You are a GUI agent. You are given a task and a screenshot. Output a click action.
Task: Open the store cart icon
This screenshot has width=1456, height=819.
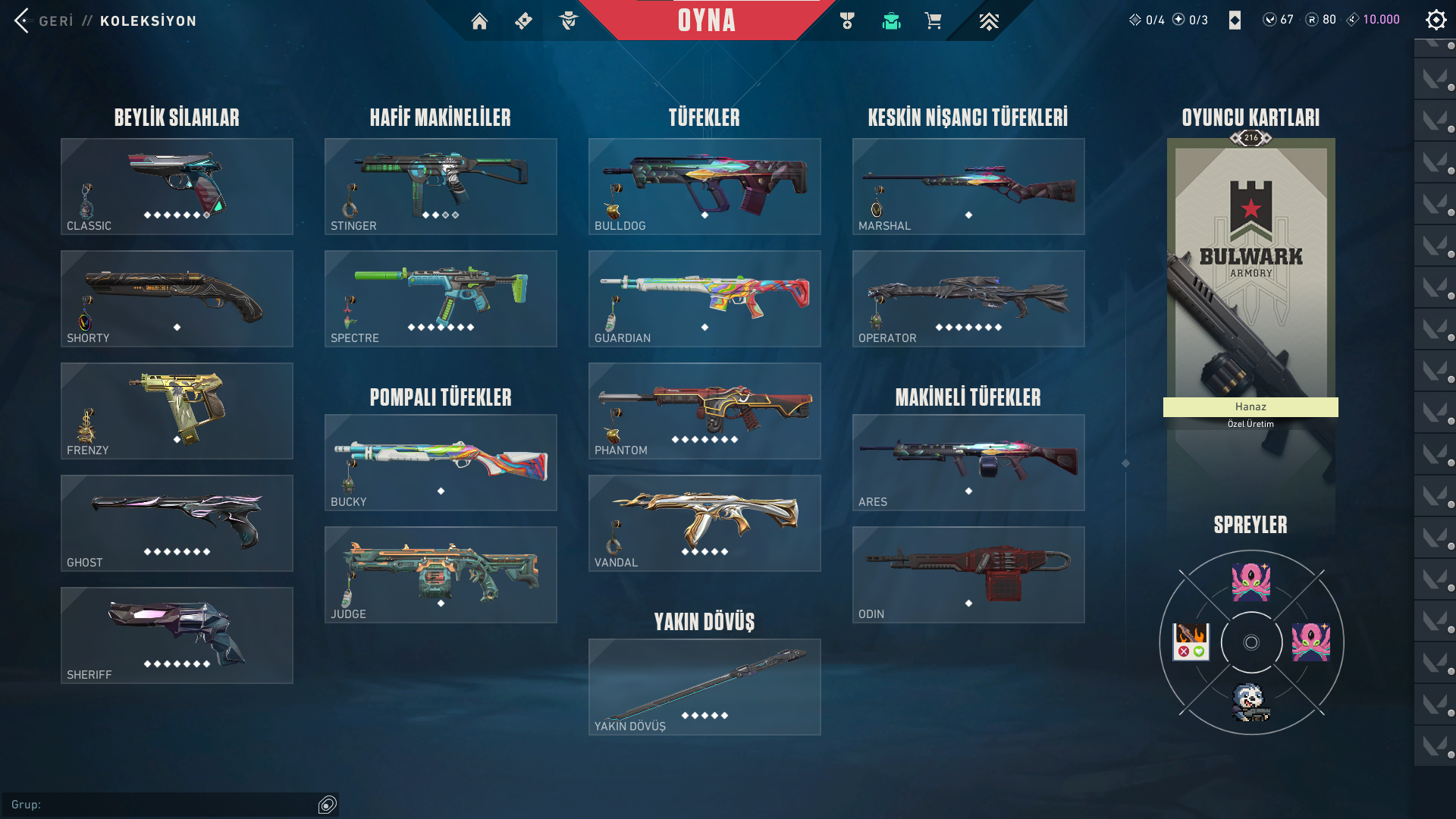pyautogui.click(x=933, y=21)
